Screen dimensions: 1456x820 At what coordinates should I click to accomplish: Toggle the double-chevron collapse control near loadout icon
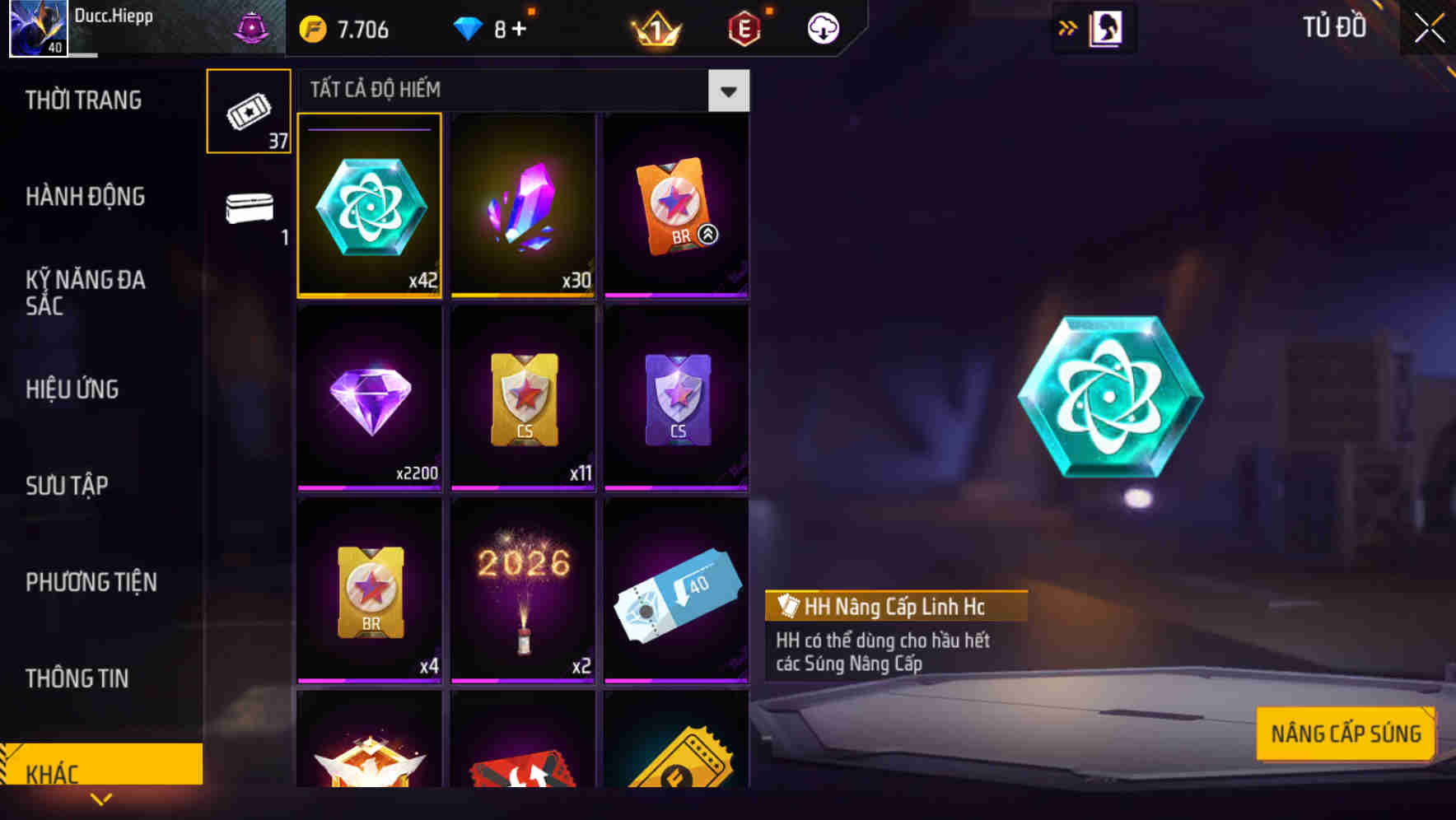pyautogui.click(x=1067, y=27)
